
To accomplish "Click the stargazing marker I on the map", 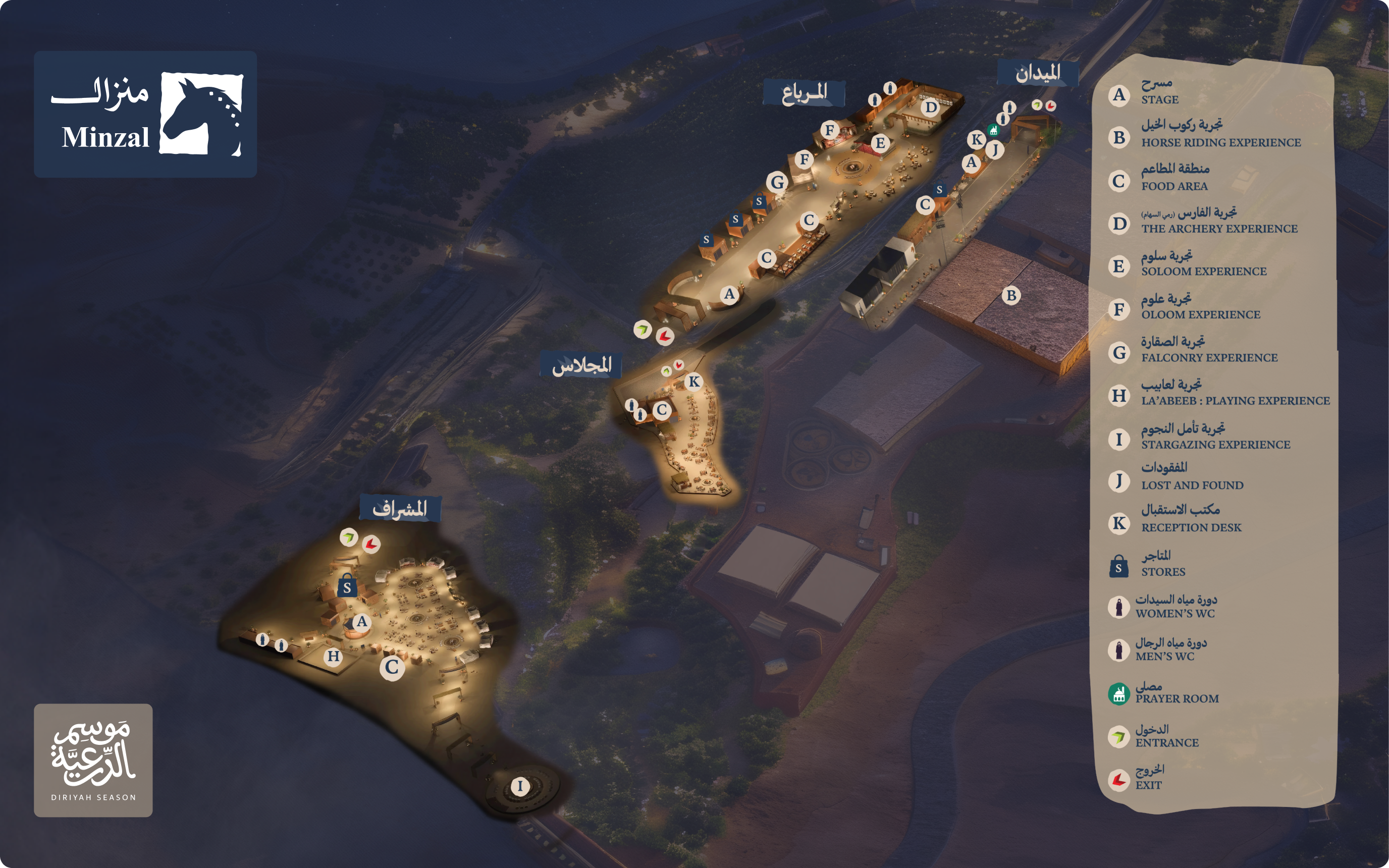I will (520, 786).
